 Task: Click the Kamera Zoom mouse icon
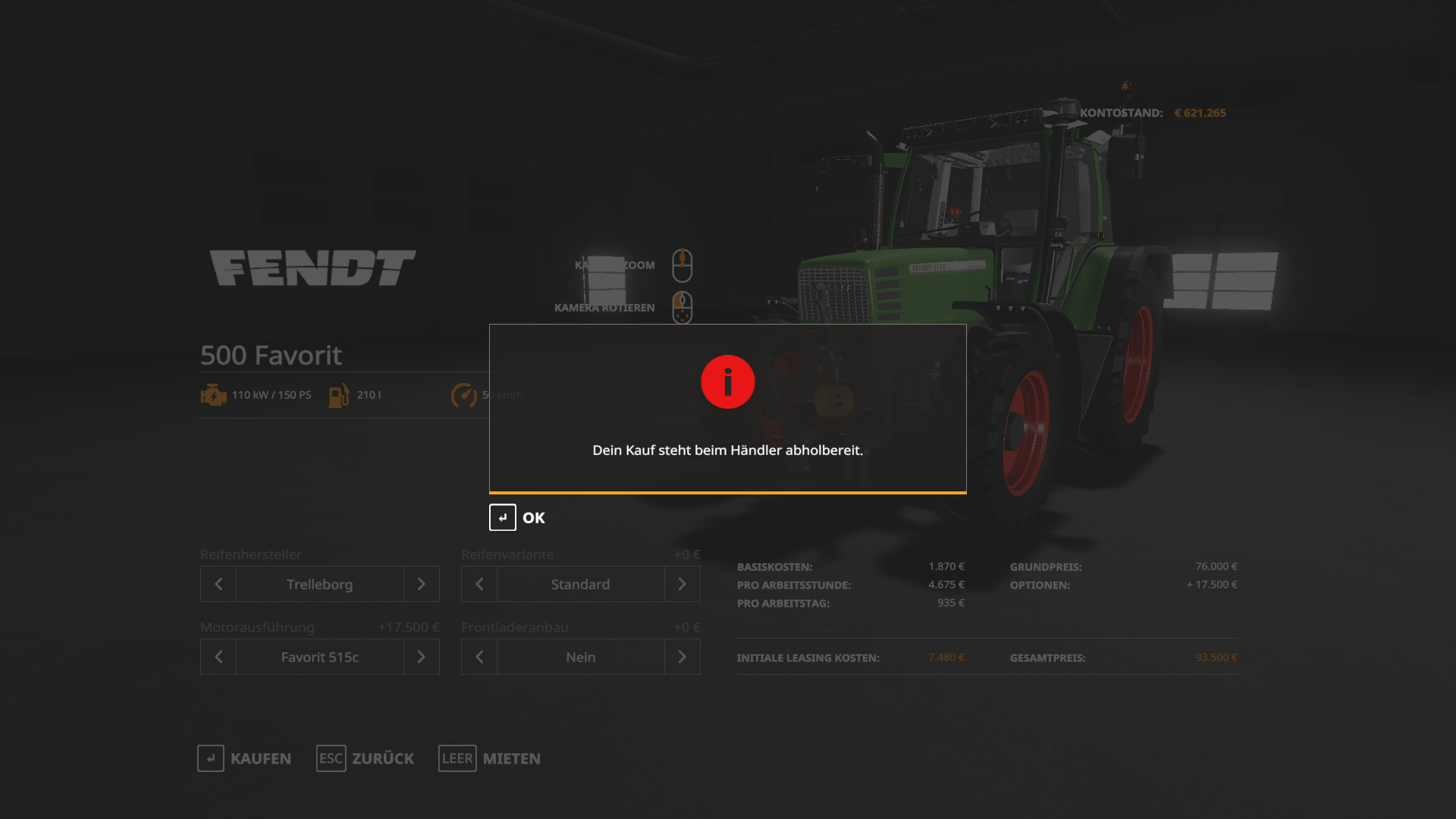tap(682, 264)
